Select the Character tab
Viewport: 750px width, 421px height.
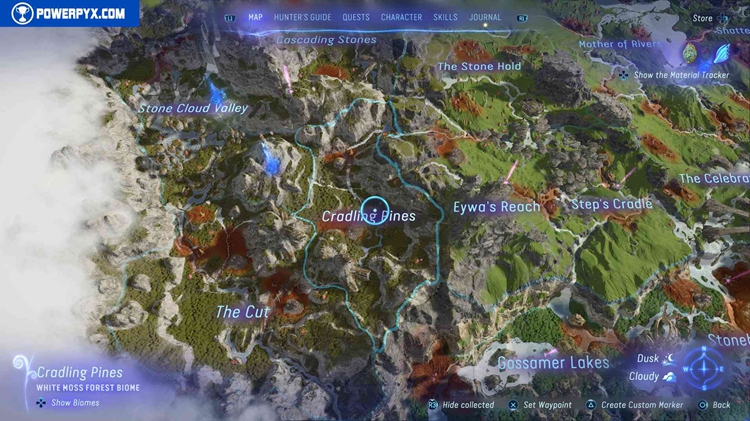coord(401,17)
